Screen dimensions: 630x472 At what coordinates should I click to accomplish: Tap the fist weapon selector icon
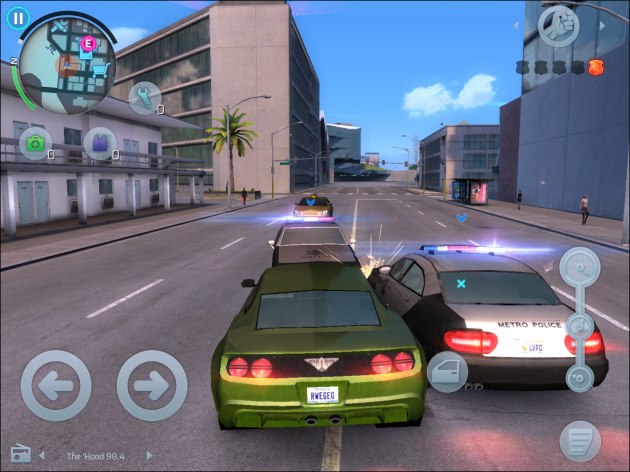(559, 26)
